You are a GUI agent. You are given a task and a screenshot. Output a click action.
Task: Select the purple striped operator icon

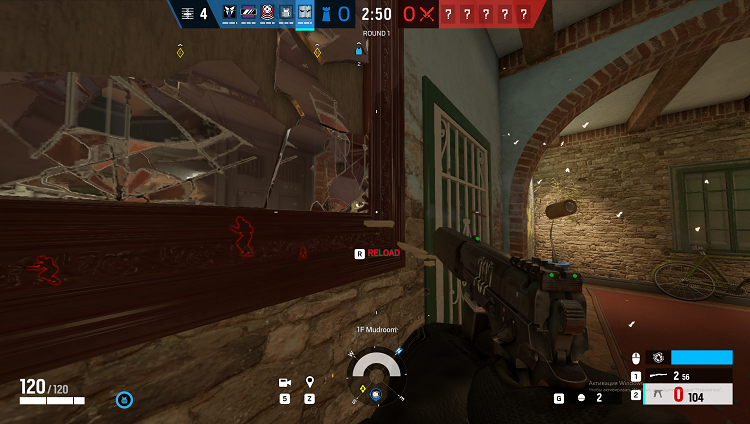tap(248, 13)
